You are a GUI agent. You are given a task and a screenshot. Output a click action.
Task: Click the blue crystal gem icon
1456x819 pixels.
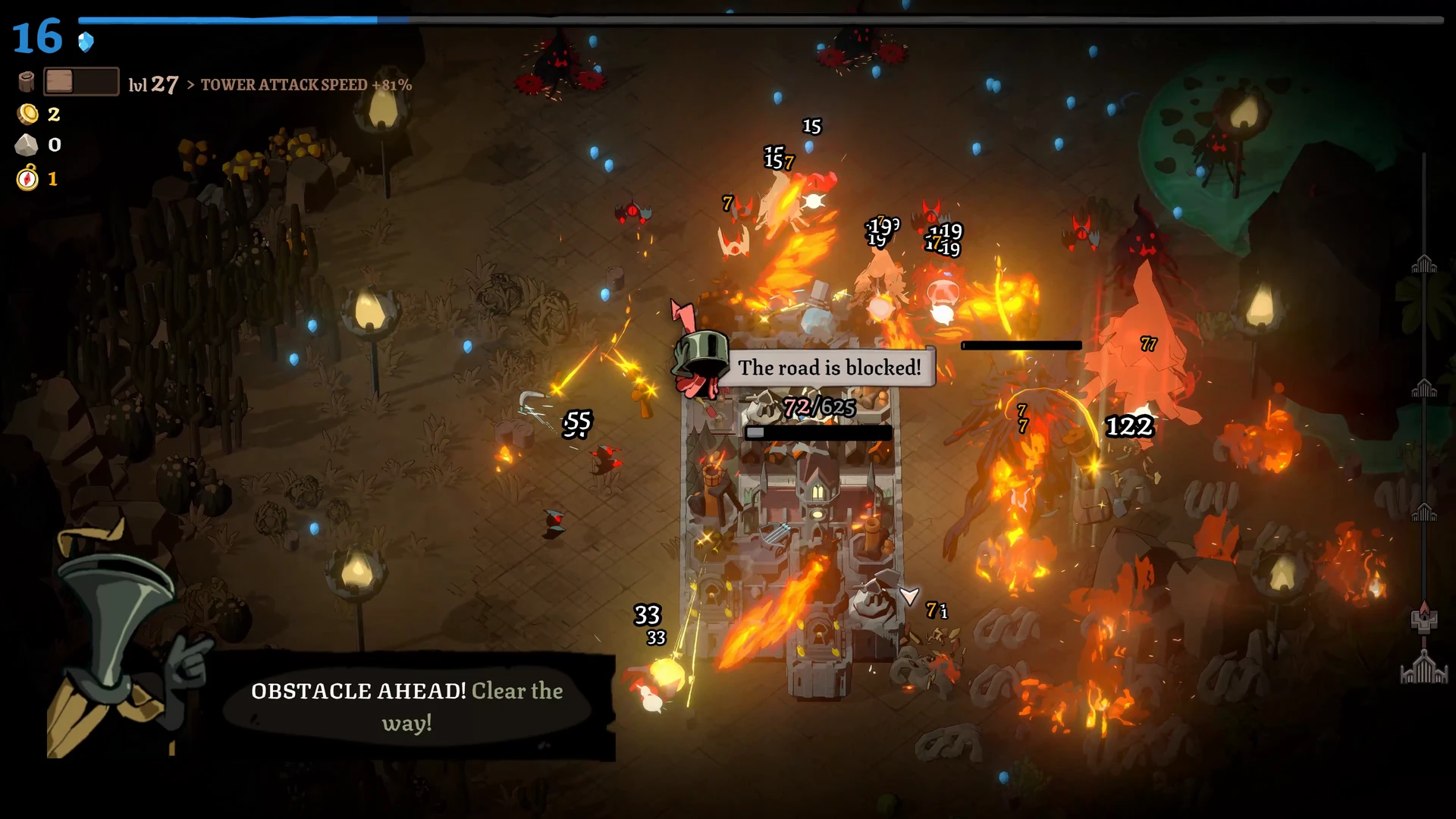86,42
